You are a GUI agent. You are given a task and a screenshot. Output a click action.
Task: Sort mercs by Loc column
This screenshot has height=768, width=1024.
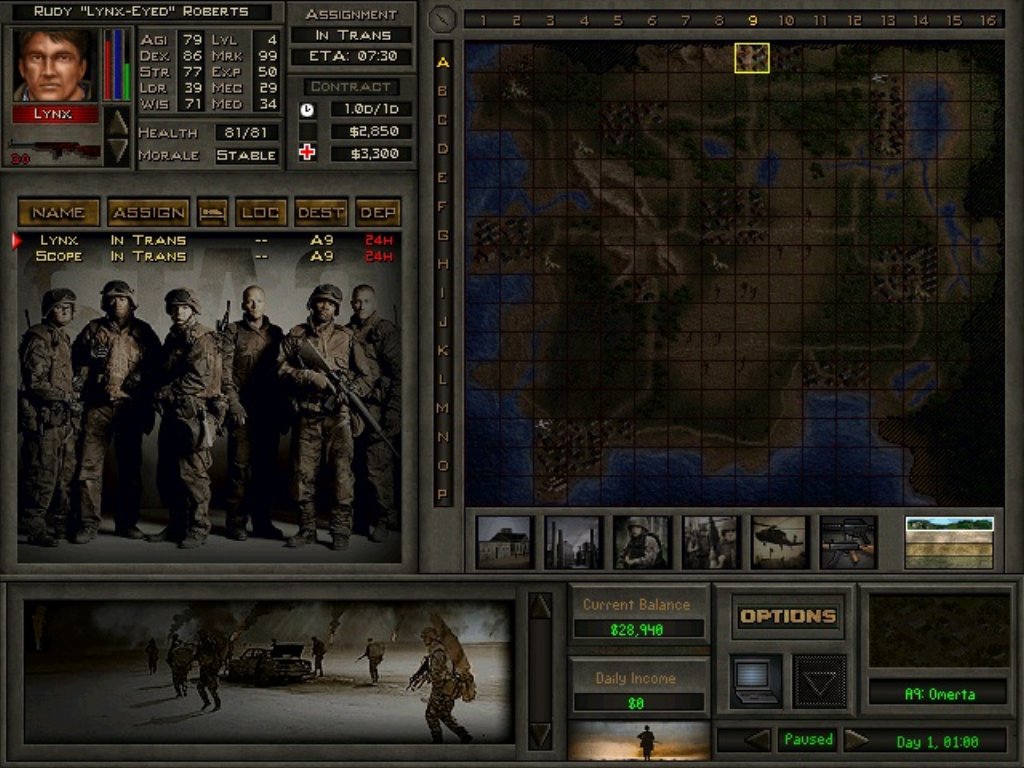(260, 212)
